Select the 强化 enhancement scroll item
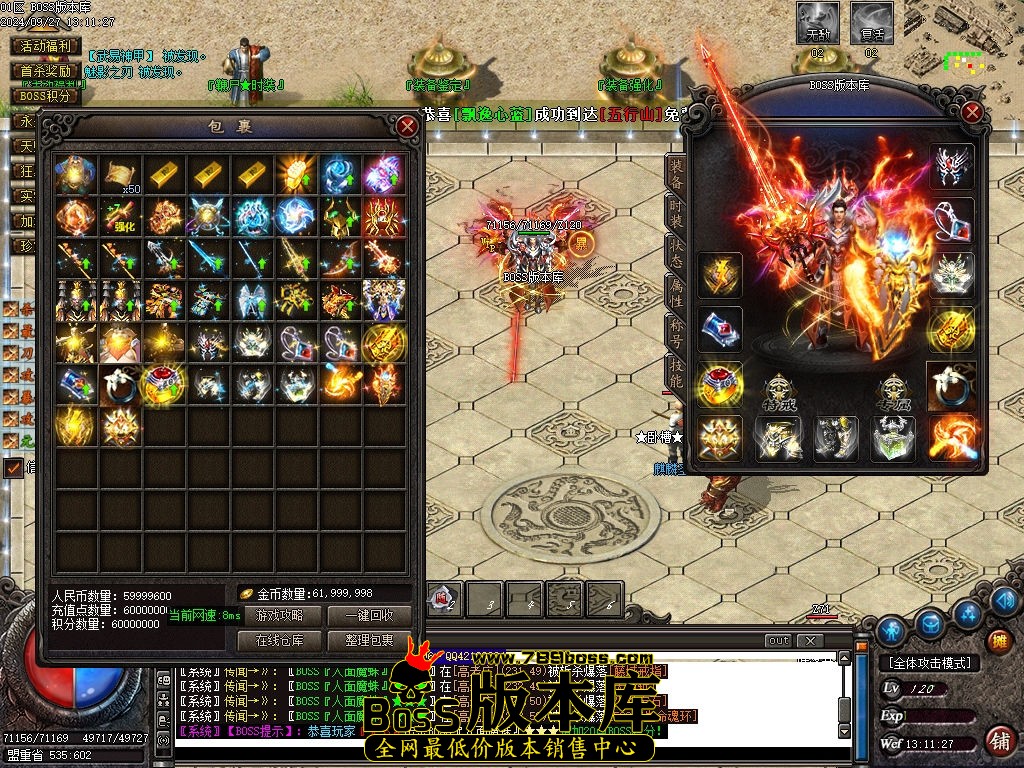 (x=121, y=217)
